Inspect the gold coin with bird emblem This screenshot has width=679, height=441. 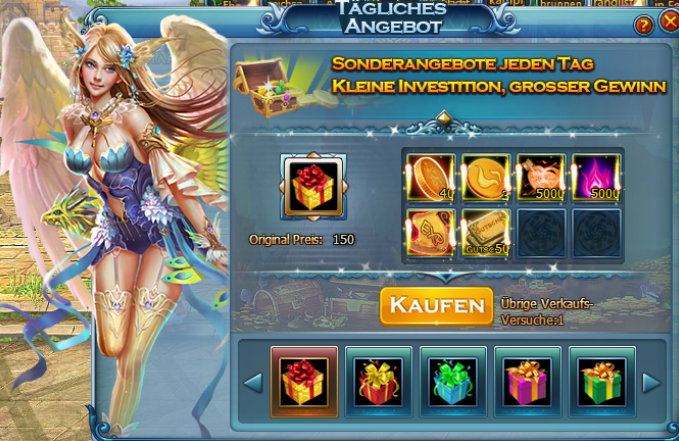click(x=485, y=178)
